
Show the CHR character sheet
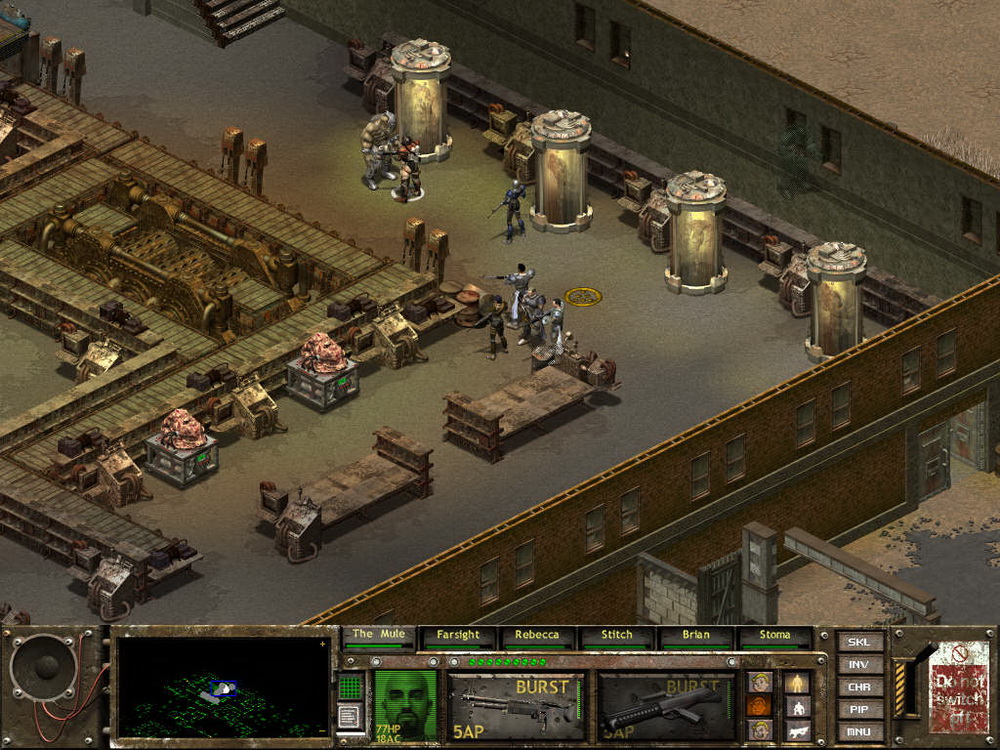tap(860, 687)
